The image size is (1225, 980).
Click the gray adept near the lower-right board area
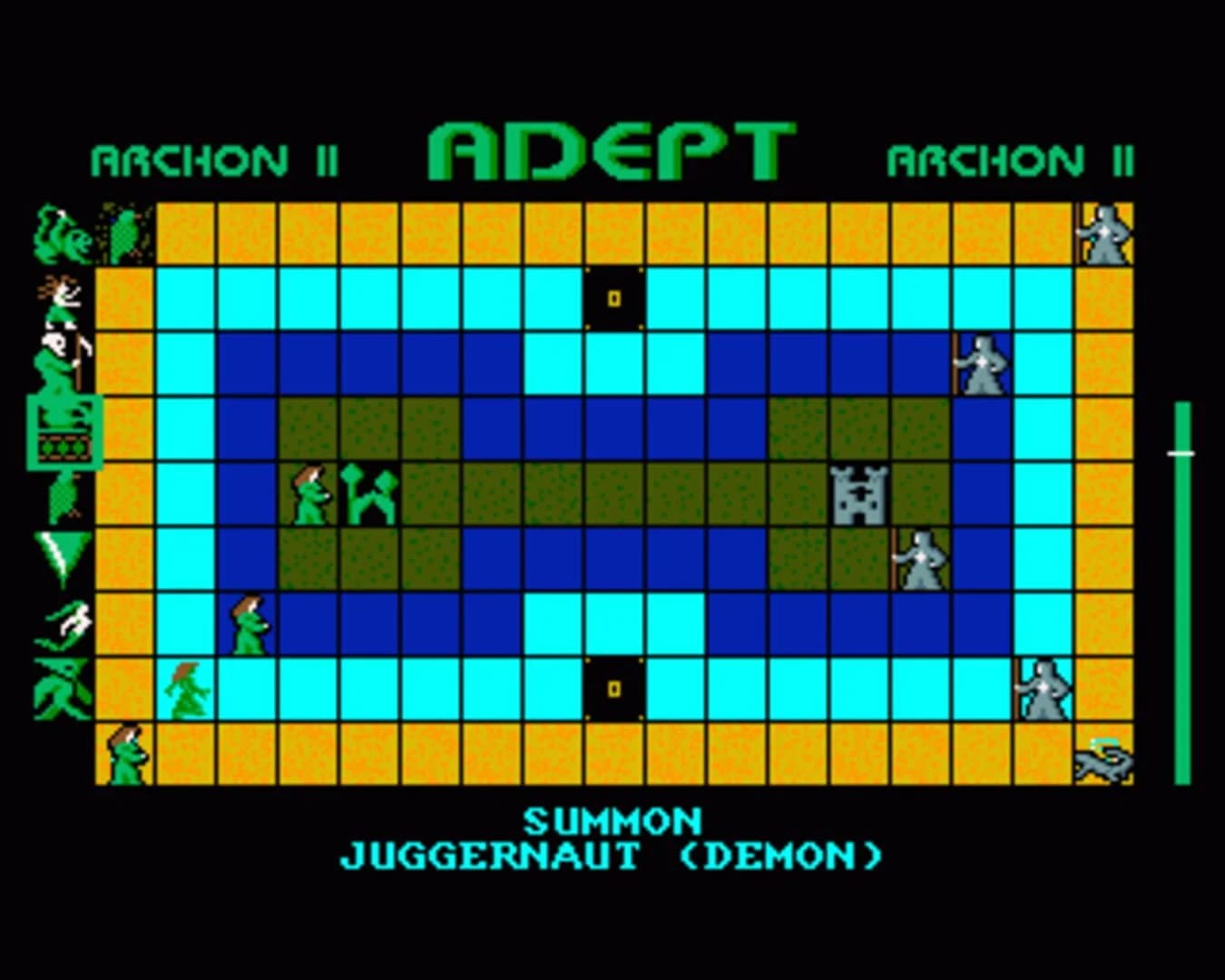pyautogui.click(x=1044, y=688)
